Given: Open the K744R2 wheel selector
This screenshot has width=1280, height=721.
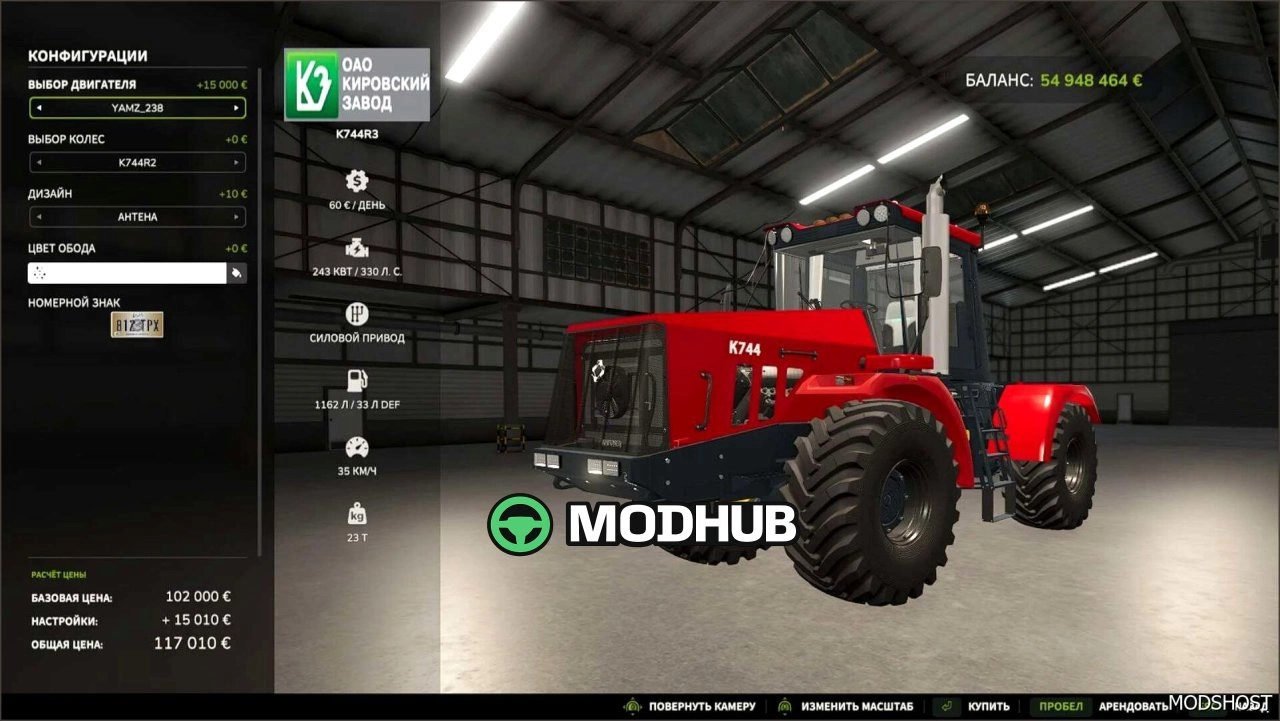Looking at the screenshot, I should 137,162.
